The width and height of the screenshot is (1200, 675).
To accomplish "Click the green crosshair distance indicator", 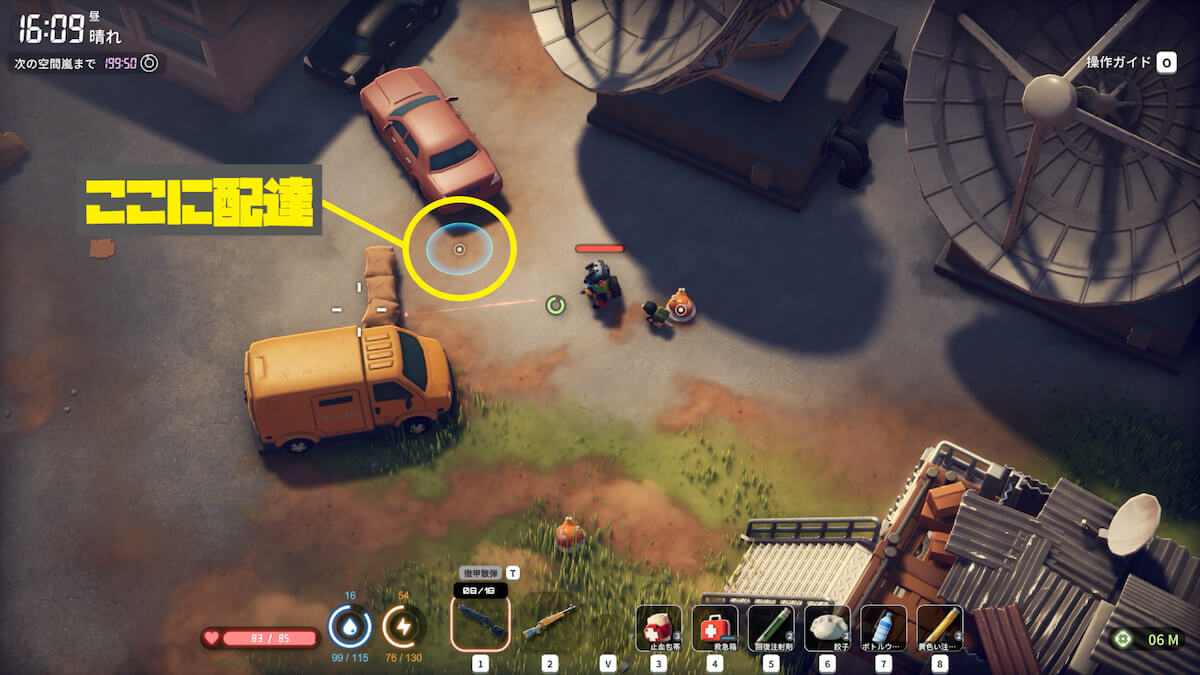I will pos(1122,639).
